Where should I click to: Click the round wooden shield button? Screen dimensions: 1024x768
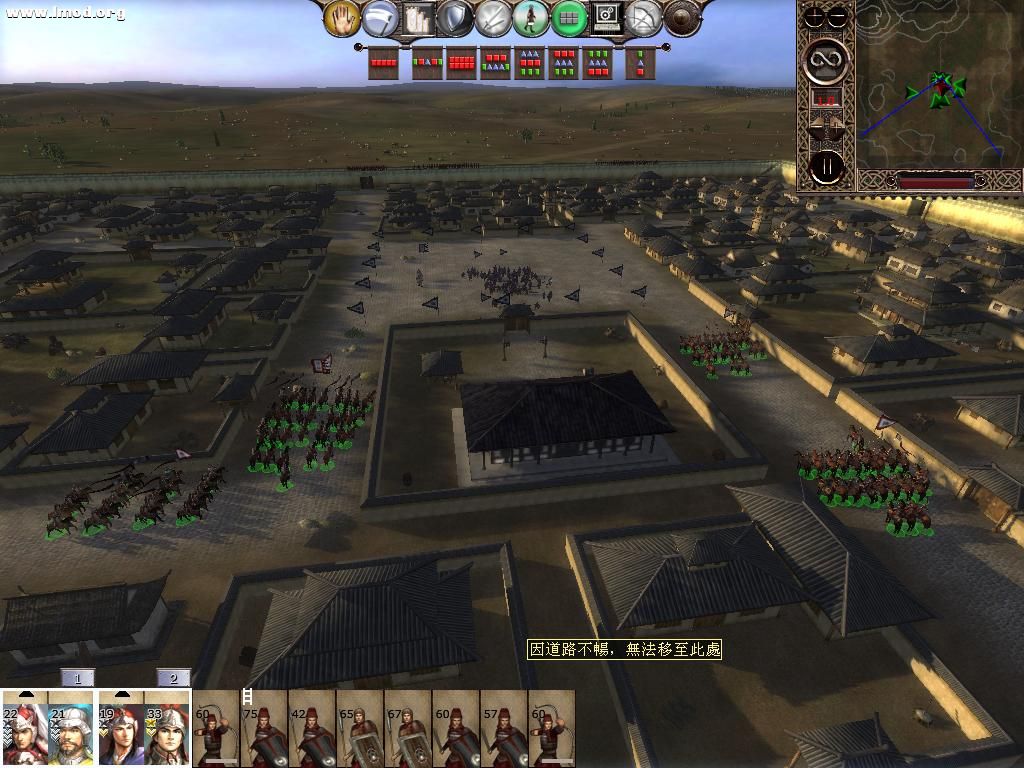[x=681, y=18]
